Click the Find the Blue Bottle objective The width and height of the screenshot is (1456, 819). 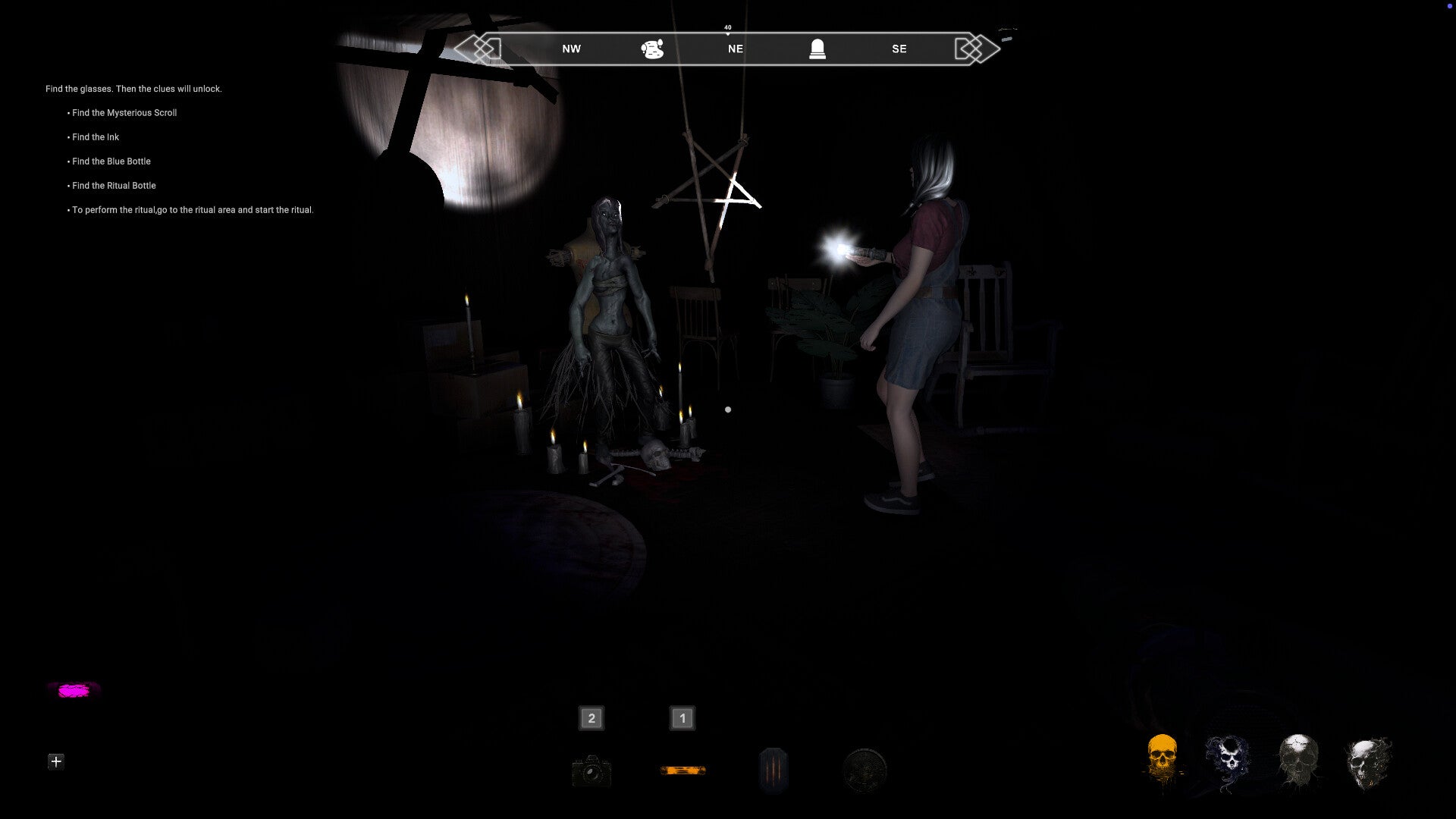click(x=111, y=162)
